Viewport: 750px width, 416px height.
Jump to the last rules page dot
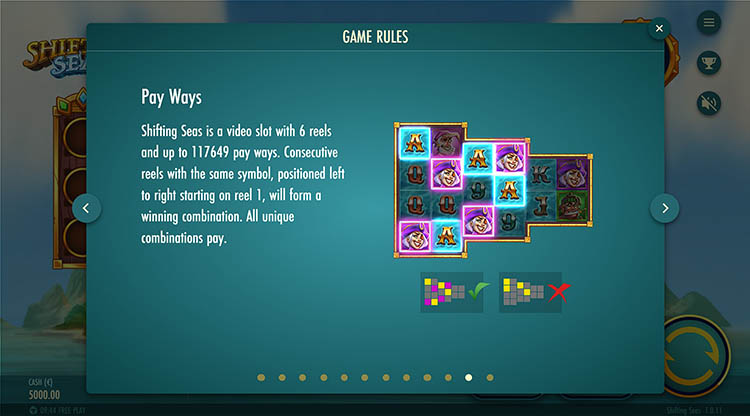point(490,378)
